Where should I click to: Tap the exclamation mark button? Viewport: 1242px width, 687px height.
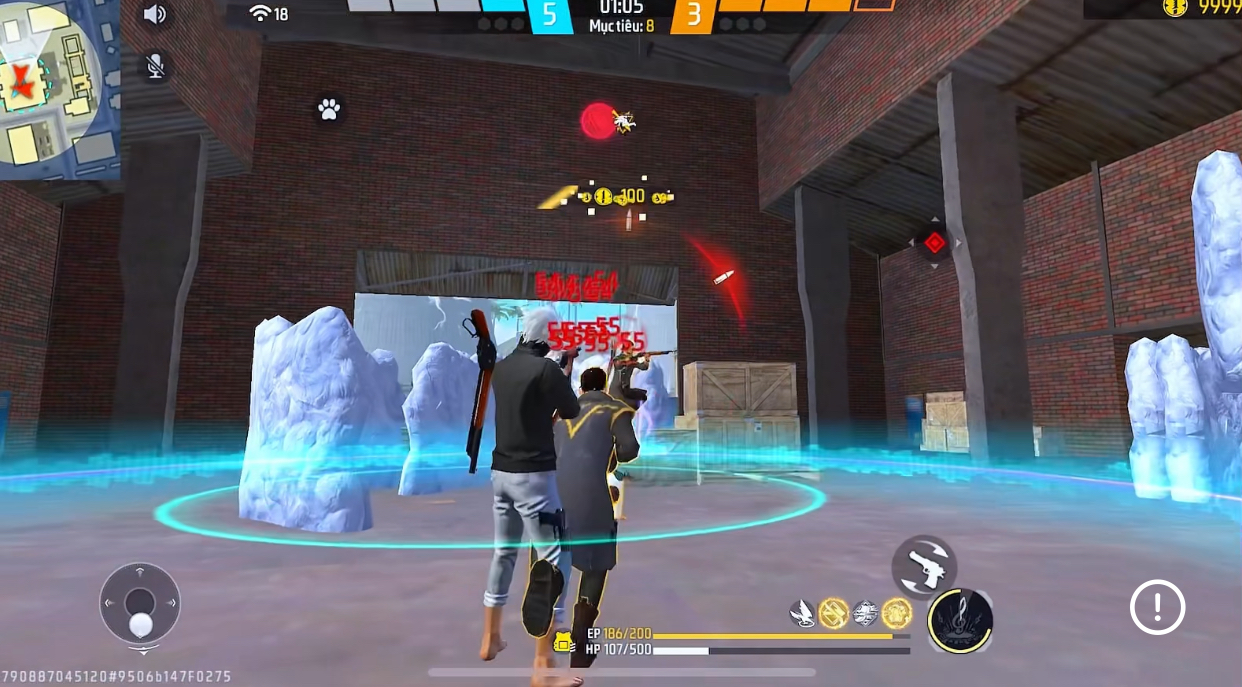click(1157, 607)
